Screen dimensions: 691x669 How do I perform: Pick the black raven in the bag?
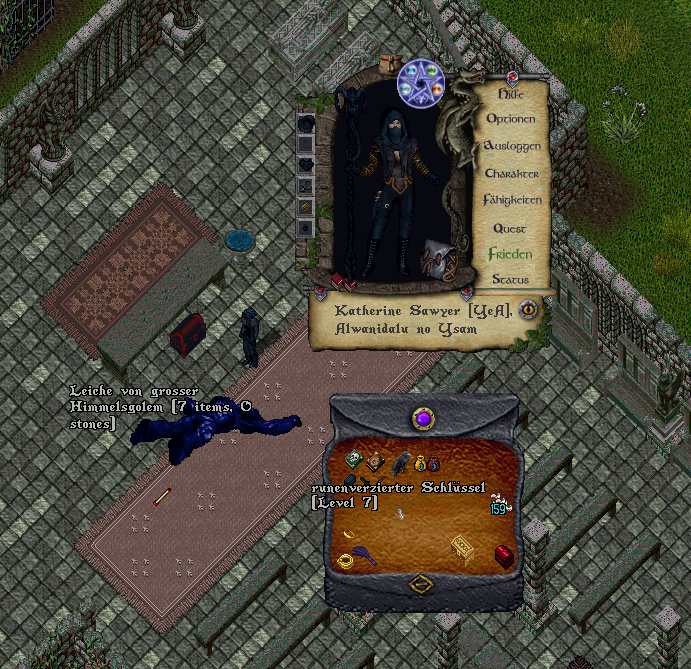(x=400, y=462)
